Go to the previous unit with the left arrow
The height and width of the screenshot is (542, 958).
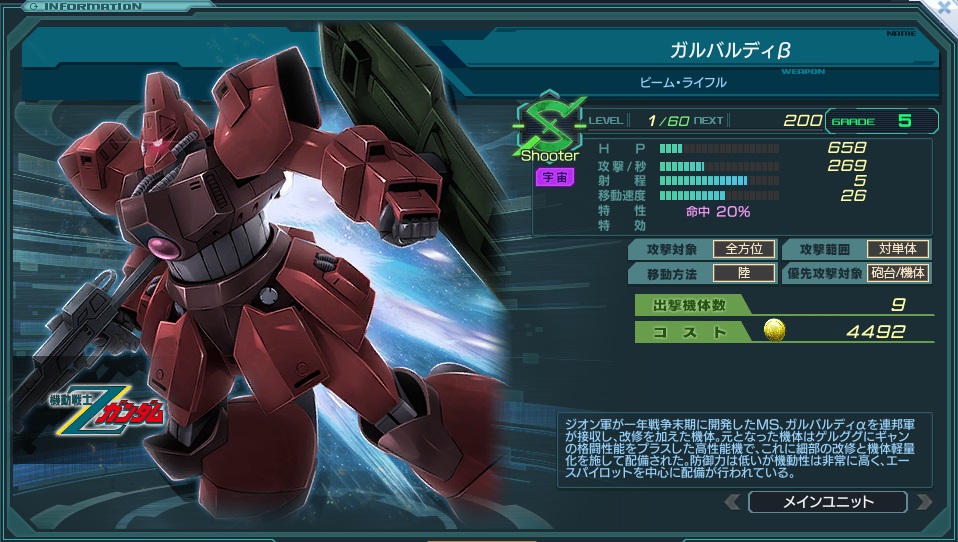click(x=734, y=502)
